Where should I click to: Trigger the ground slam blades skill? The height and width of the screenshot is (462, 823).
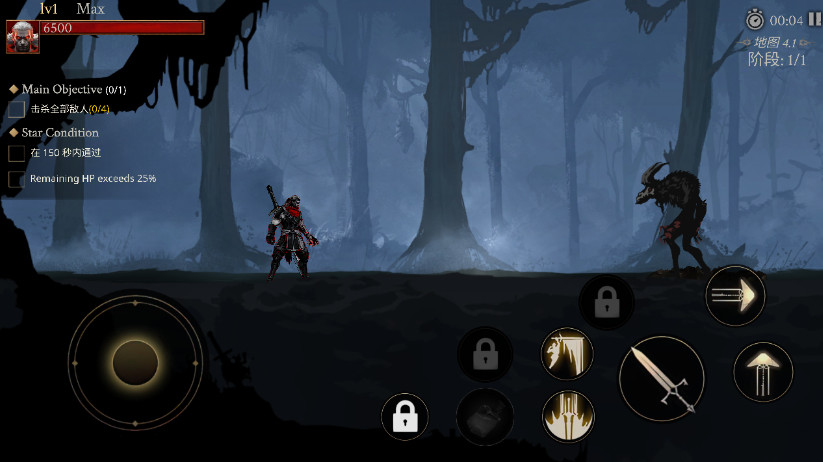pyautogui.click(x=567, y=415)
